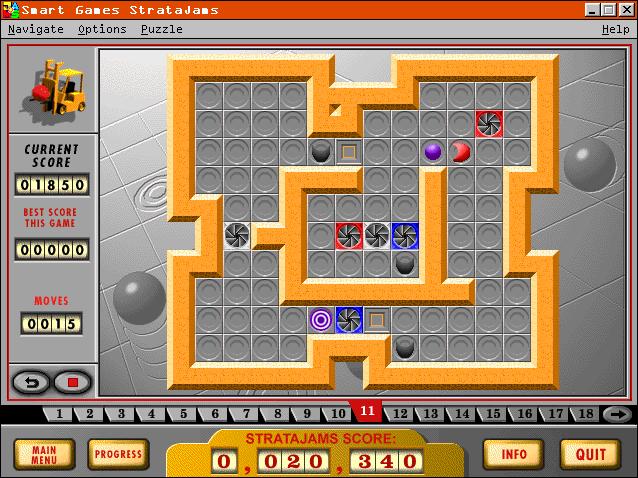The width and height of the screenshot is (638, 478).
Task: Open the Puzzle menu
Action: pyautogui.click(x=161, y=29)
